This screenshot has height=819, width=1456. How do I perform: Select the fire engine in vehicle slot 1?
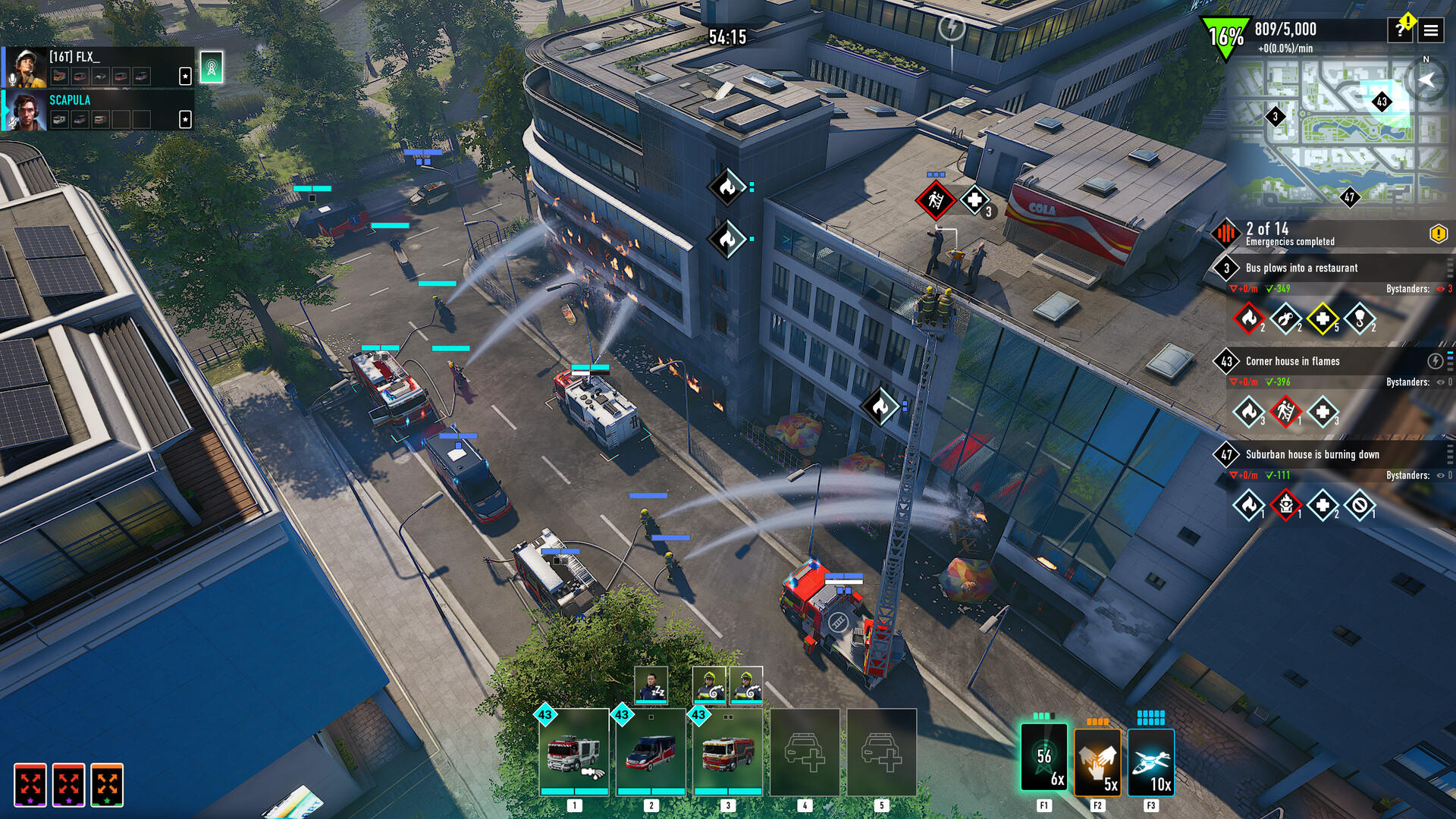pyautogui.click(x=574, y=755)
